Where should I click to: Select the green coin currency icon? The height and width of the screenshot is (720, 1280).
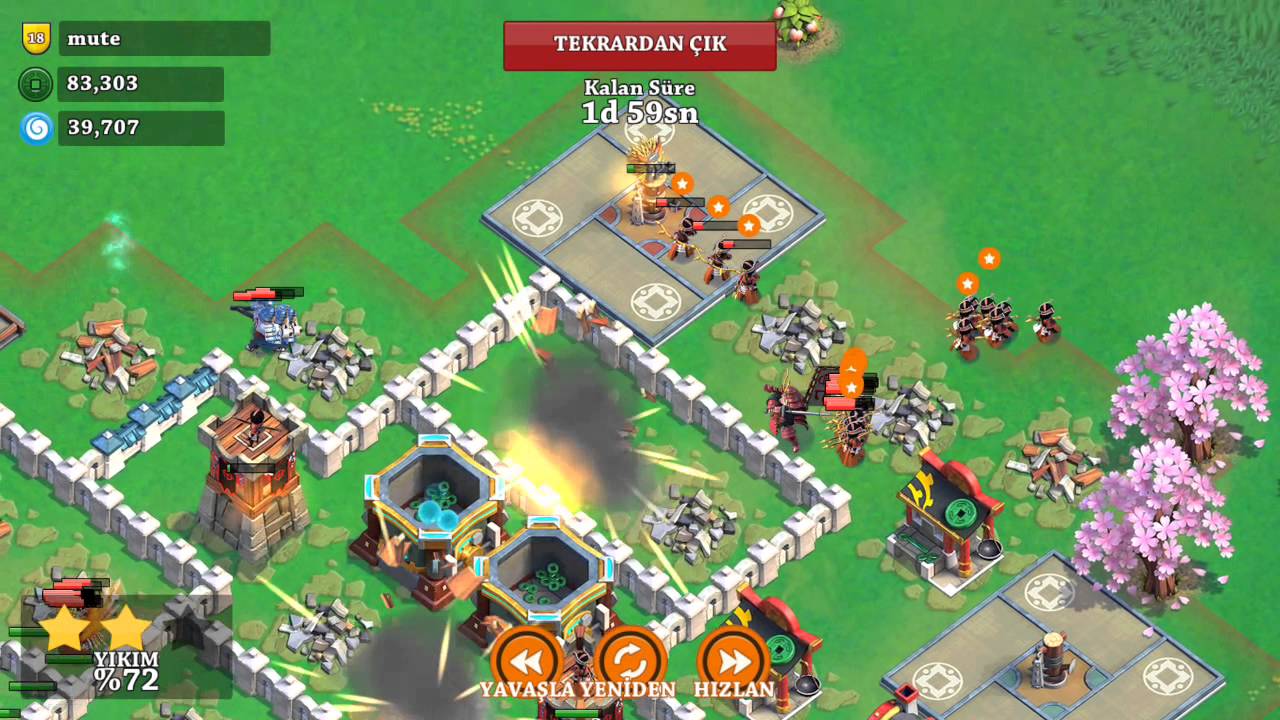(x=35, y=84)
